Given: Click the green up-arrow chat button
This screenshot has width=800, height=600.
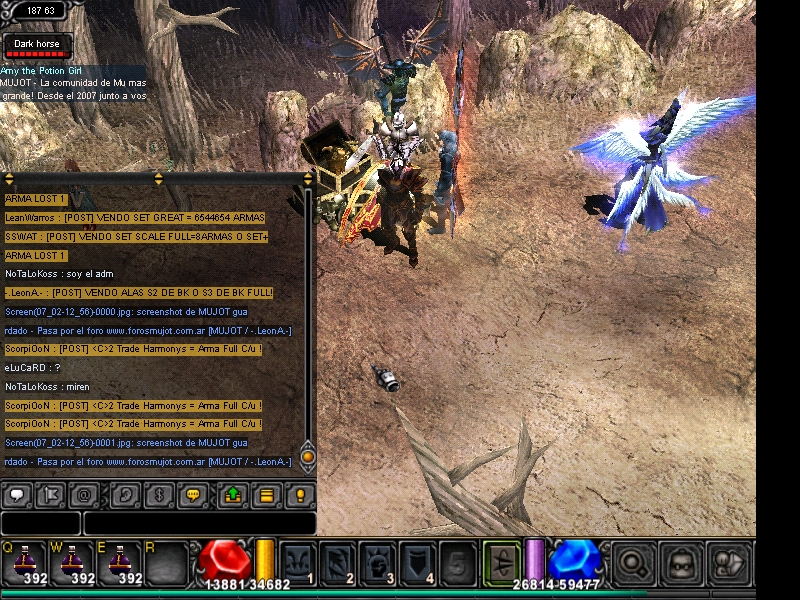Looking at the screenshot, I should [232, 495].
